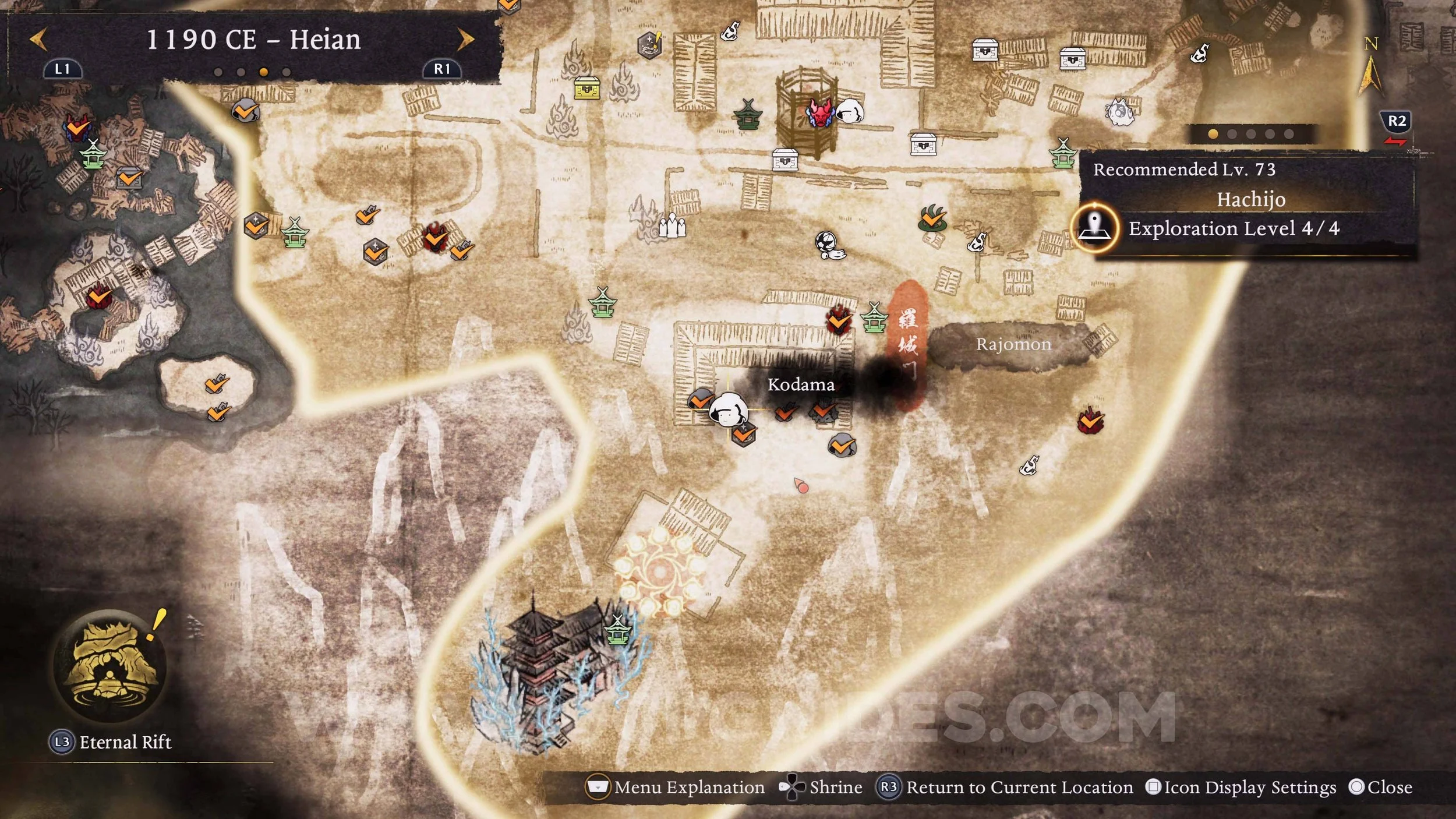Select the red oni mask marker

point(819,112)
